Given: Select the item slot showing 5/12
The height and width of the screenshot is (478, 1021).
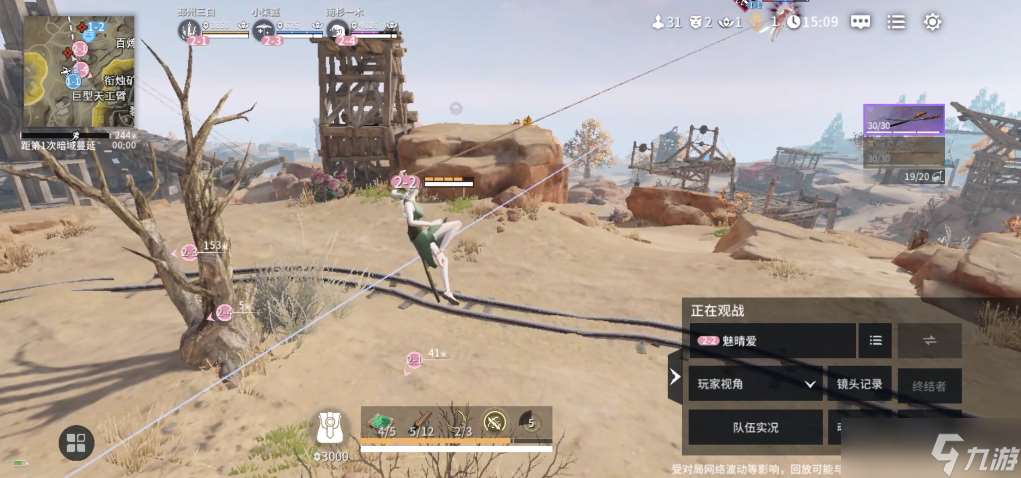Looking at the screenshot, I should 421,424.
